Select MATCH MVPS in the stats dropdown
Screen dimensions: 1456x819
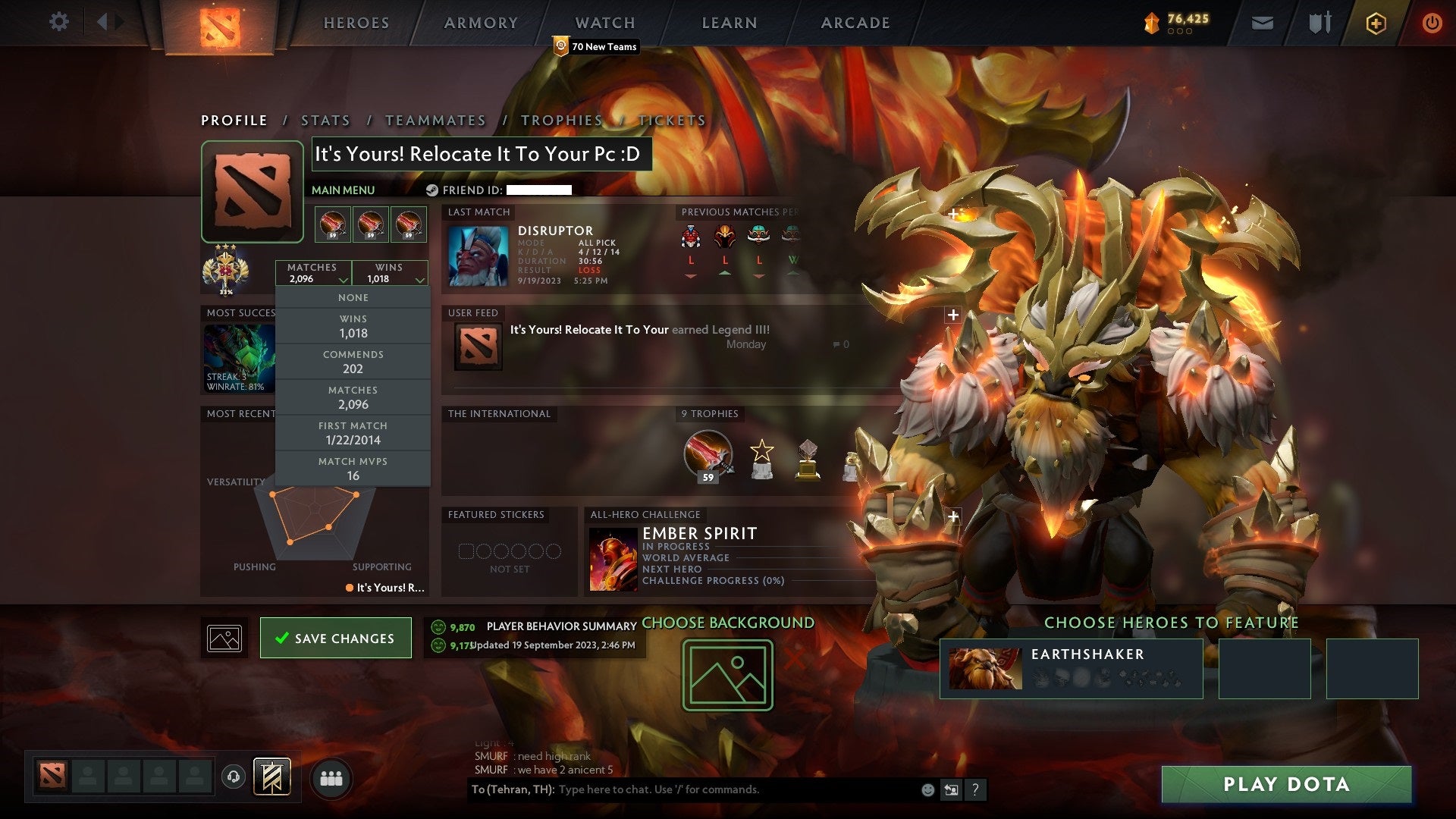coord(353,468)
